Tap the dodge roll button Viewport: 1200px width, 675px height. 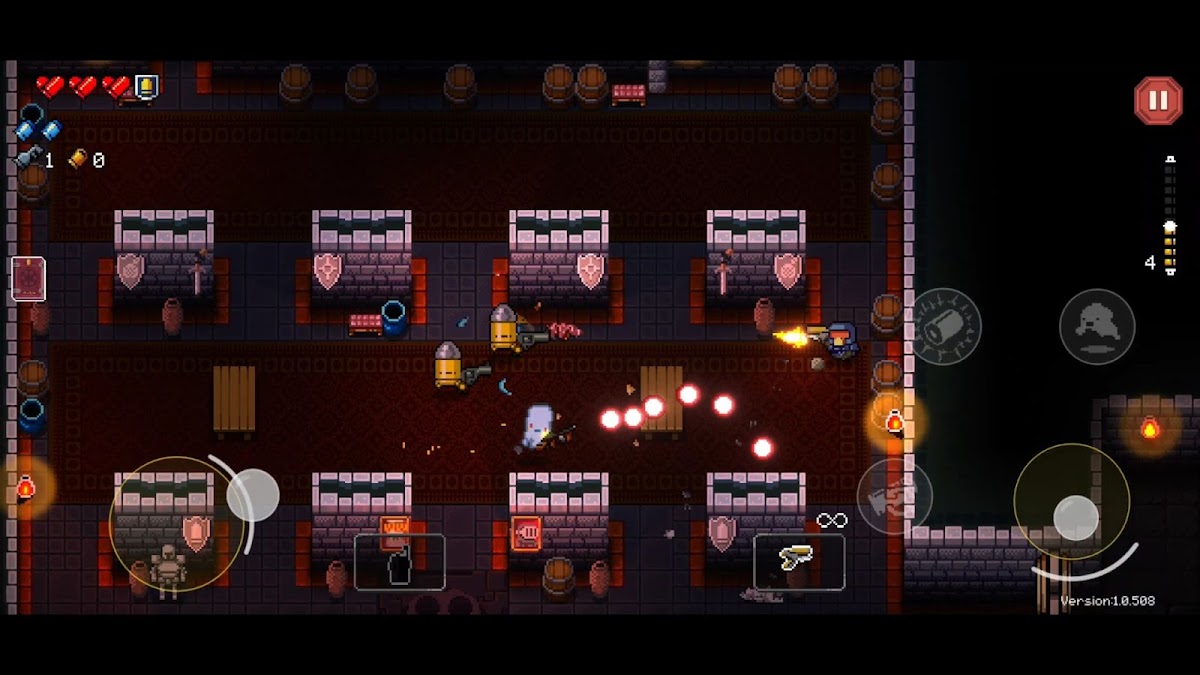(x=1097, y=326)
